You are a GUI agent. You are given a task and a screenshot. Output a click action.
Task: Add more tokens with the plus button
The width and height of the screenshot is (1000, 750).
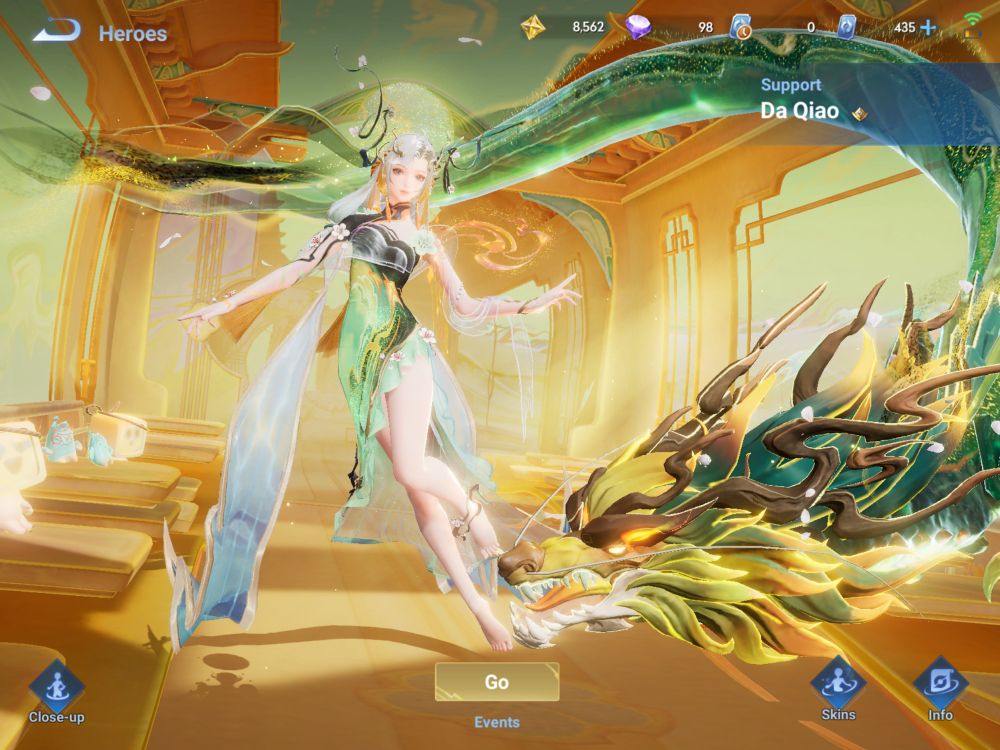928,27
